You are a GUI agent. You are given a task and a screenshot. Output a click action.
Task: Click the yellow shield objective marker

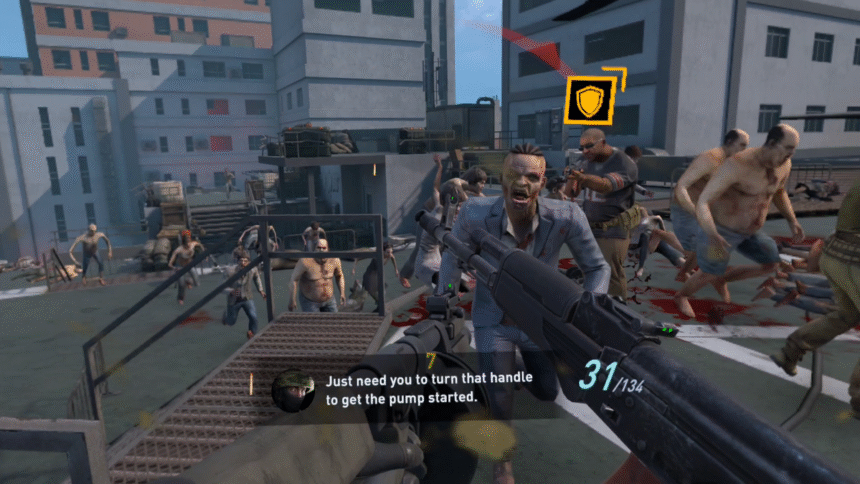point(589,100)
